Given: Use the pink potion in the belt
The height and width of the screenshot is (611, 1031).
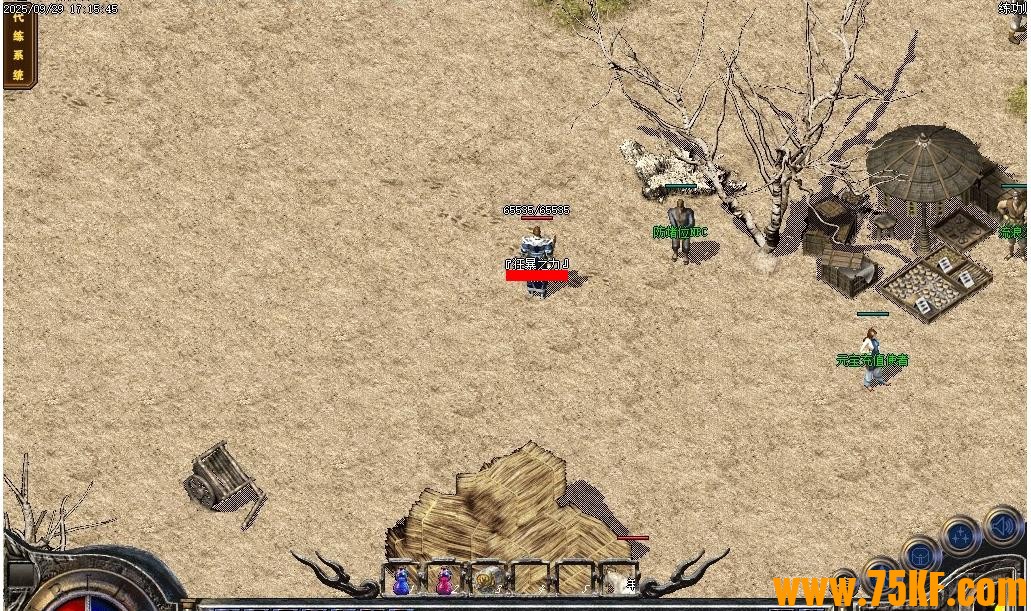Looking at the screenshot, I should [x=444, y=580].
